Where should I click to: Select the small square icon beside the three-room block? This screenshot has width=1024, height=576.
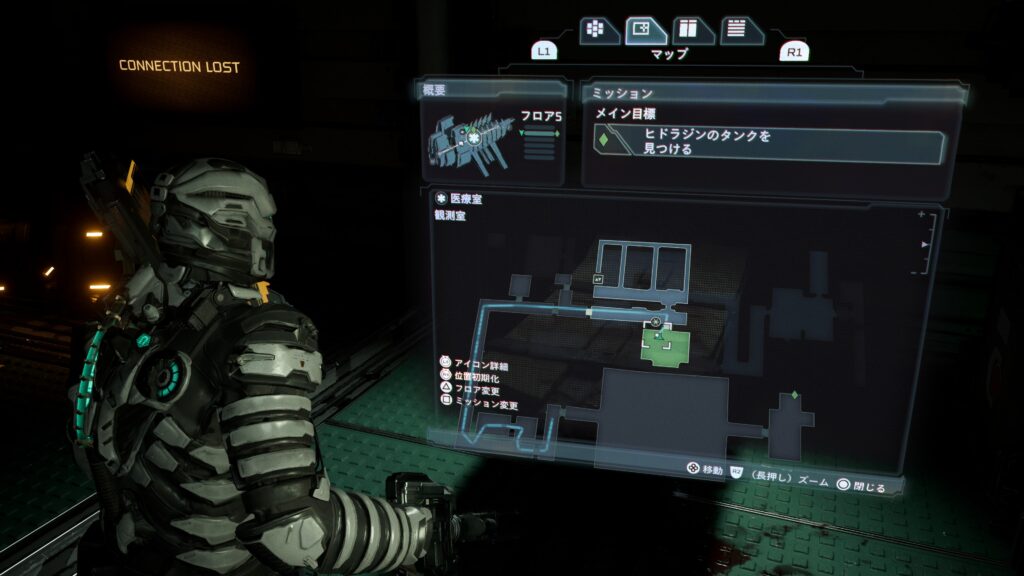(x=598, y=280)
